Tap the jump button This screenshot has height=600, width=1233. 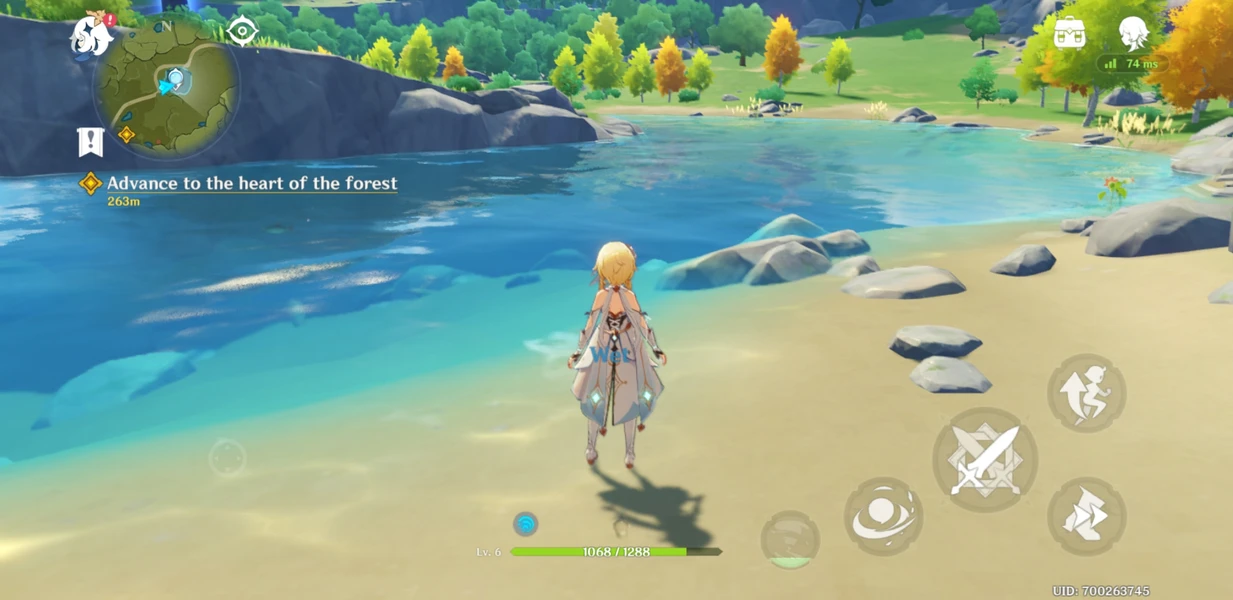[x=1087, y=392]
